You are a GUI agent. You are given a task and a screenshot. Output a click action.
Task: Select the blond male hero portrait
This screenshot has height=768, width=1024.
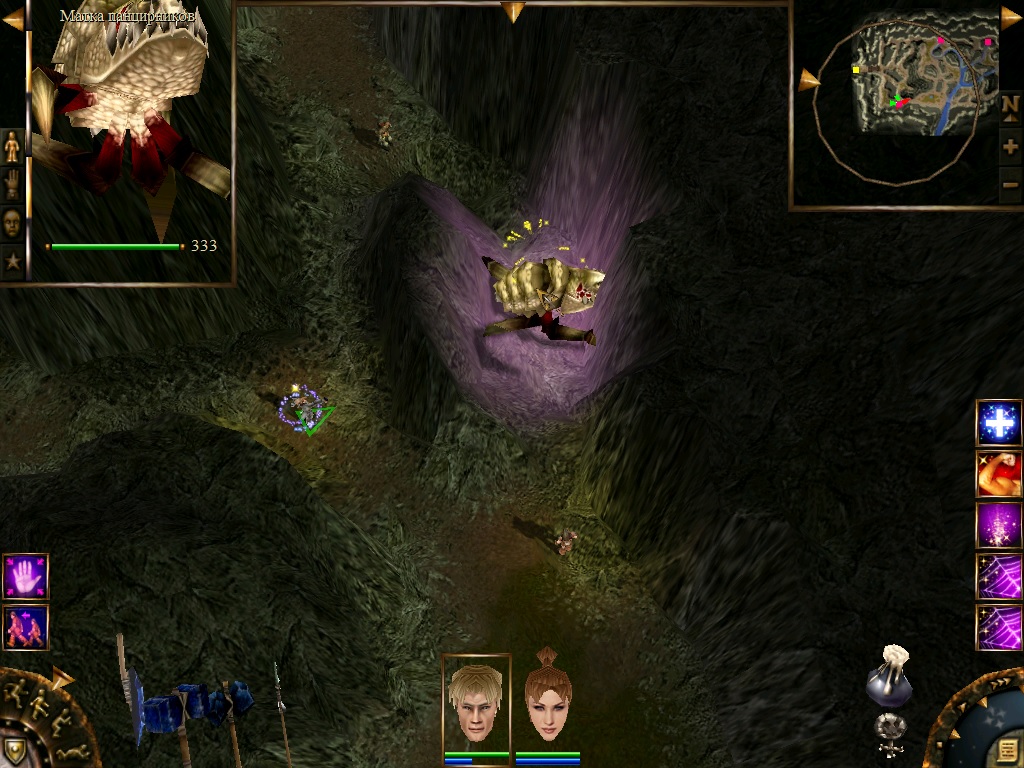pos(476,700)
